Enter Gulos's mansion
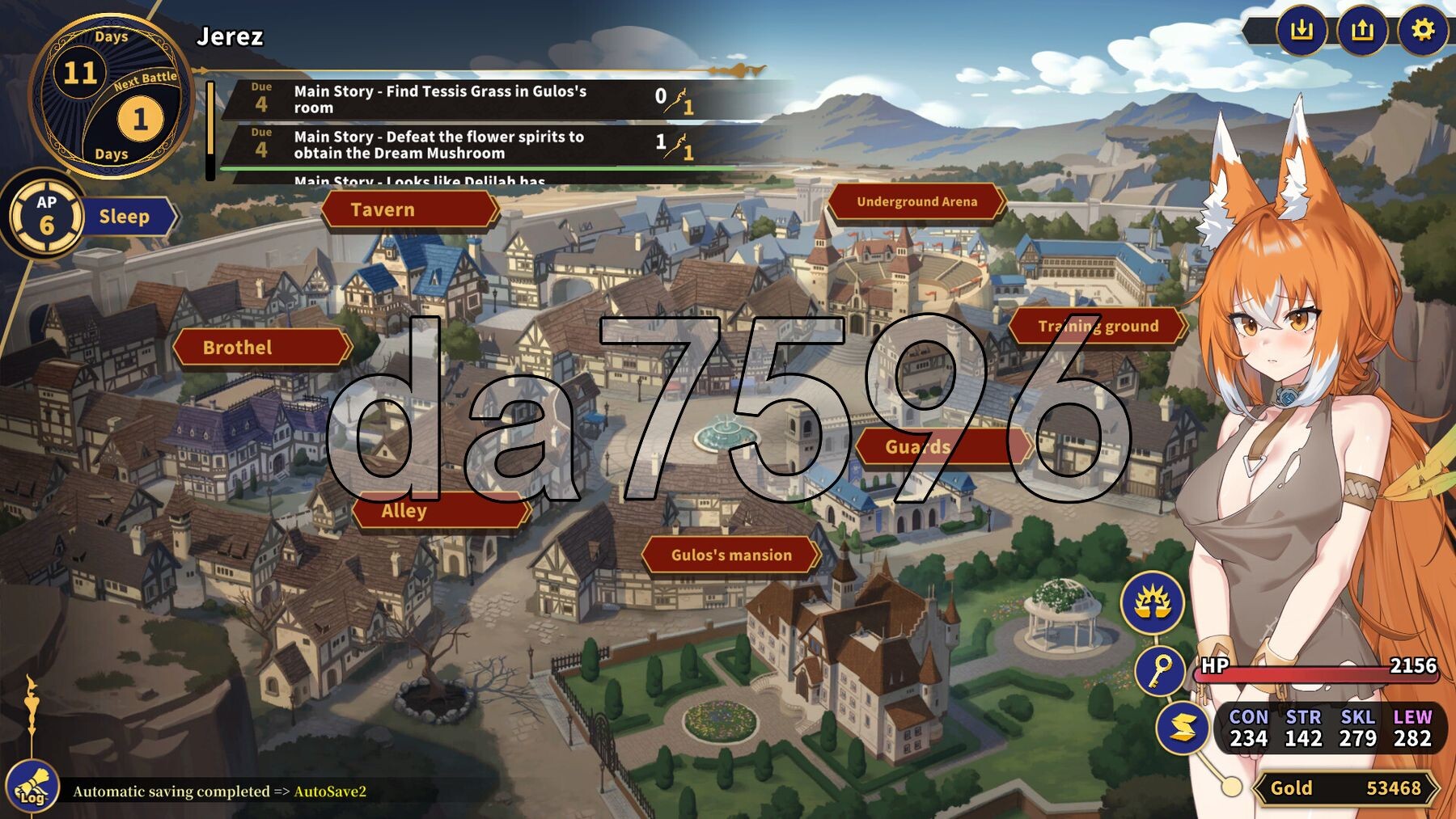This screenshot has height=819, width=1456. (x=730, y=555)
